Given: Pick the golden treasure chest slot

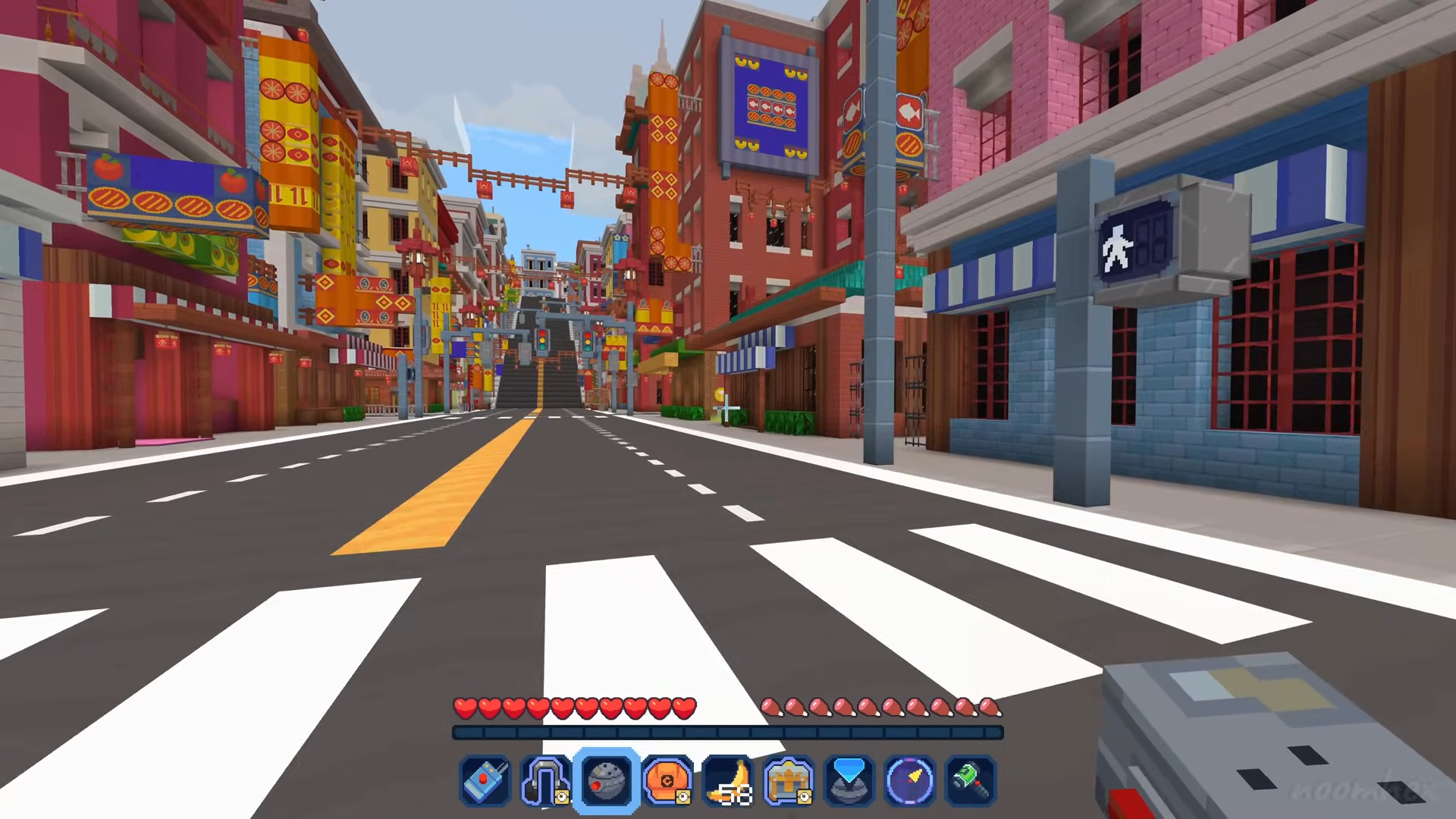Looking at the screenshot, I should click(789, 780).
